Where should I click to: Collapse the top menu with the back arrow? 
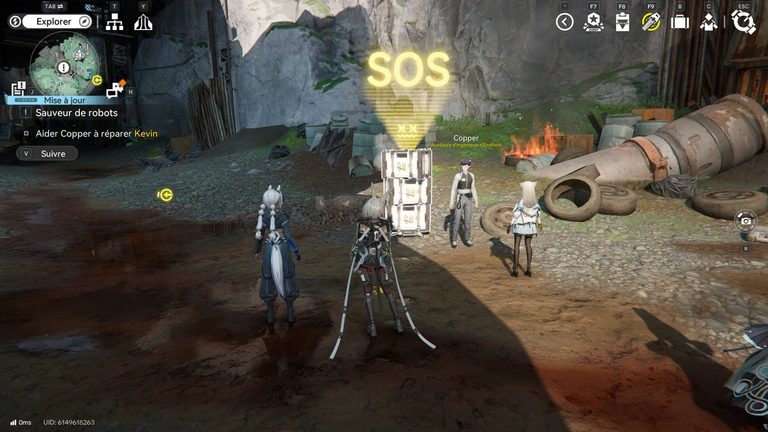[564, 22]
